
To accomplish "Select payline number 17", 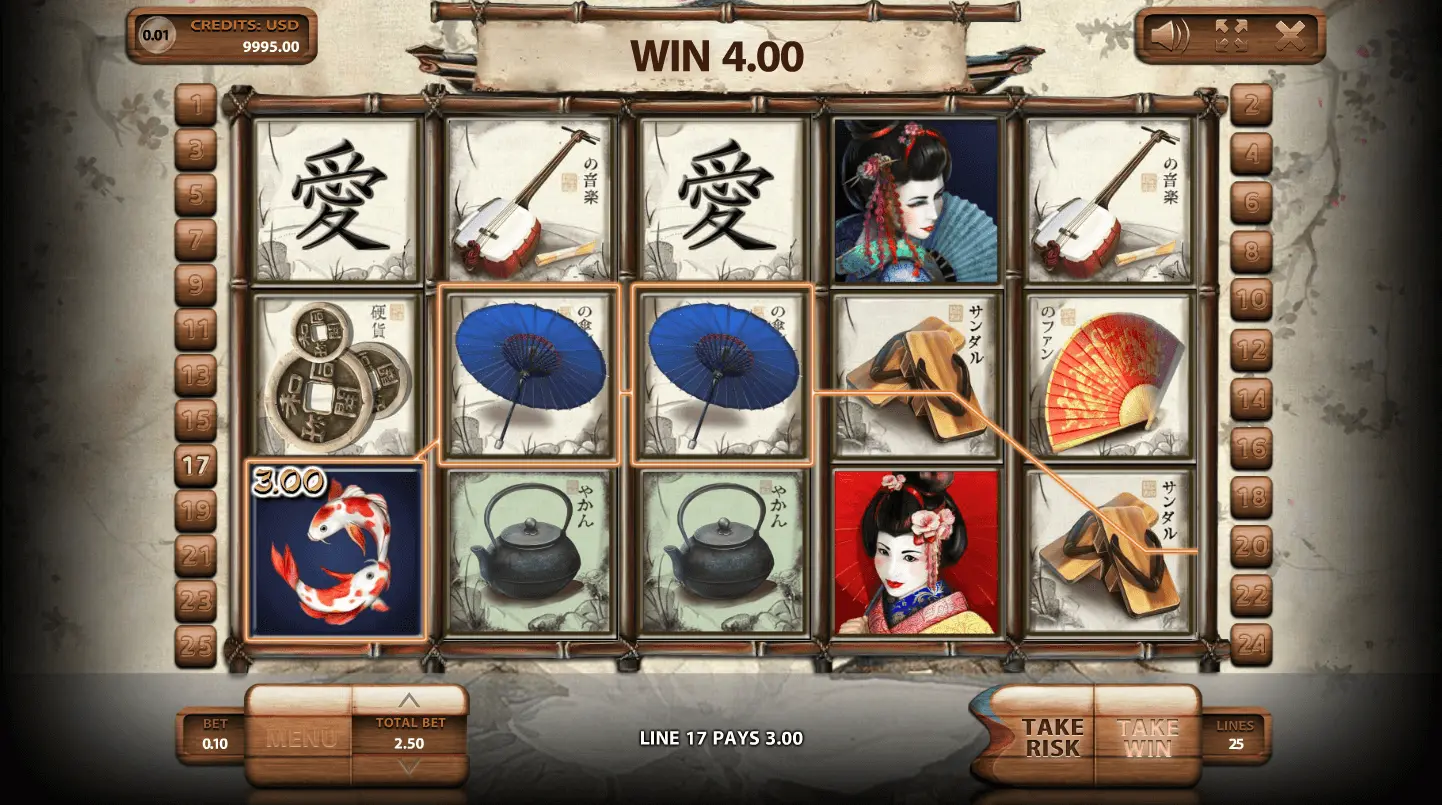I will click(196, 464).
